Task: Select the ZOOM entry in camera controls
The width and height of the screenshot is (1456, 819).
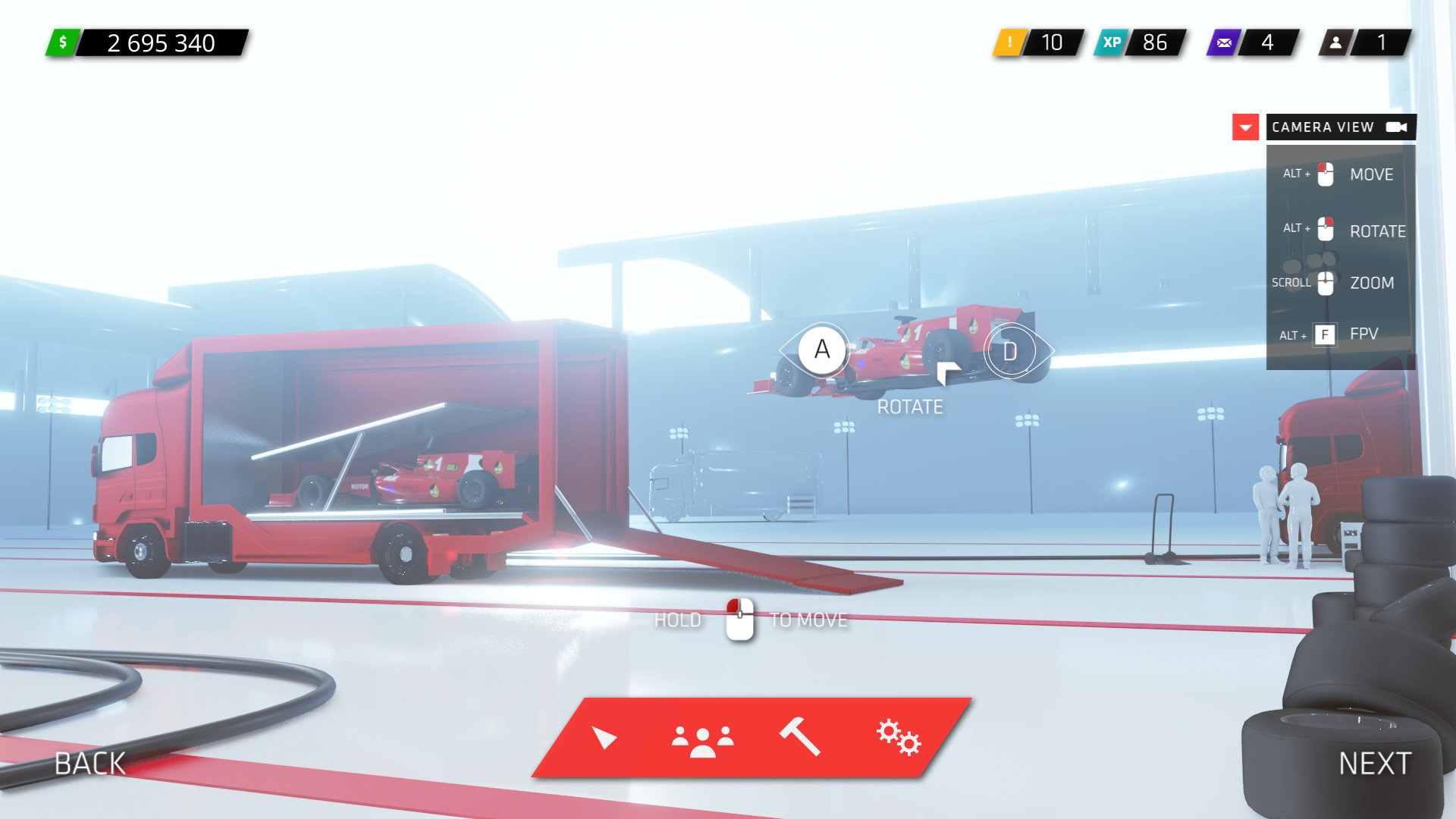Action: (1373, 282)
